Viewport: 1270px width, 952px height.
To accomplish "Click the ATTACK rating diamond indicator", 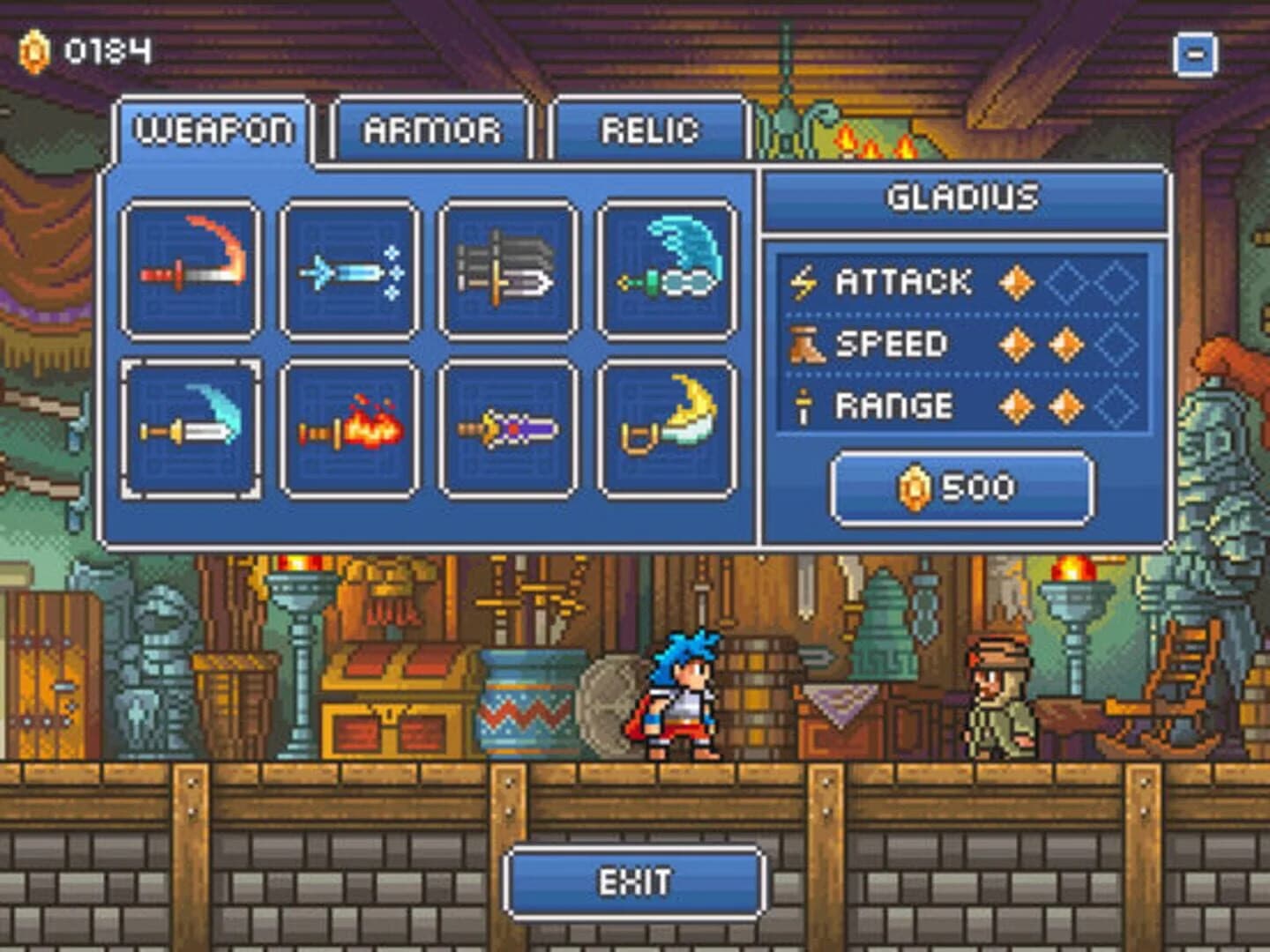I will click(x=1016, y=280).
